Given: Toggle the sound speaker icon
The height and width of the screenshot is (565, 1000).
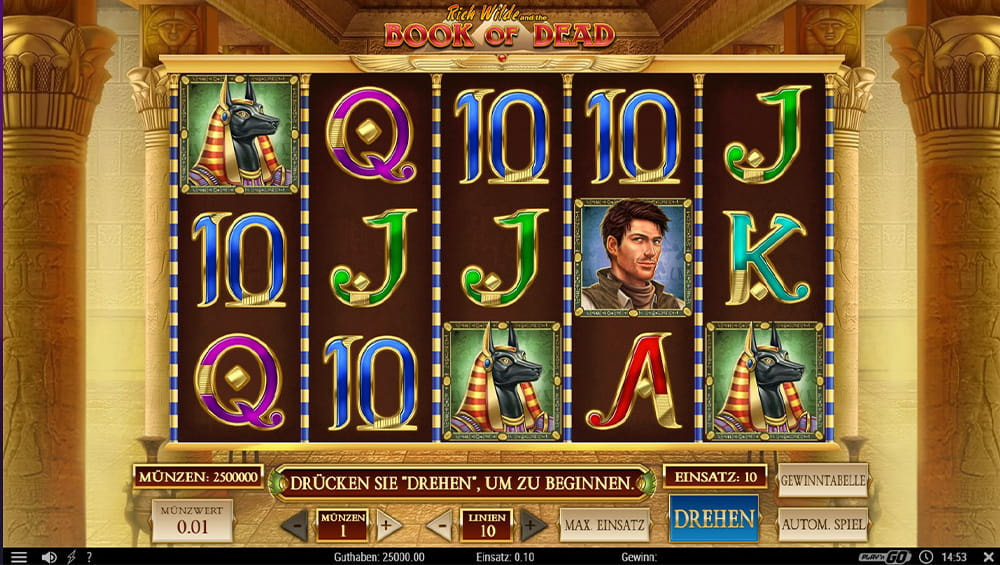Looking at the screenshot, I should (48, 557).
